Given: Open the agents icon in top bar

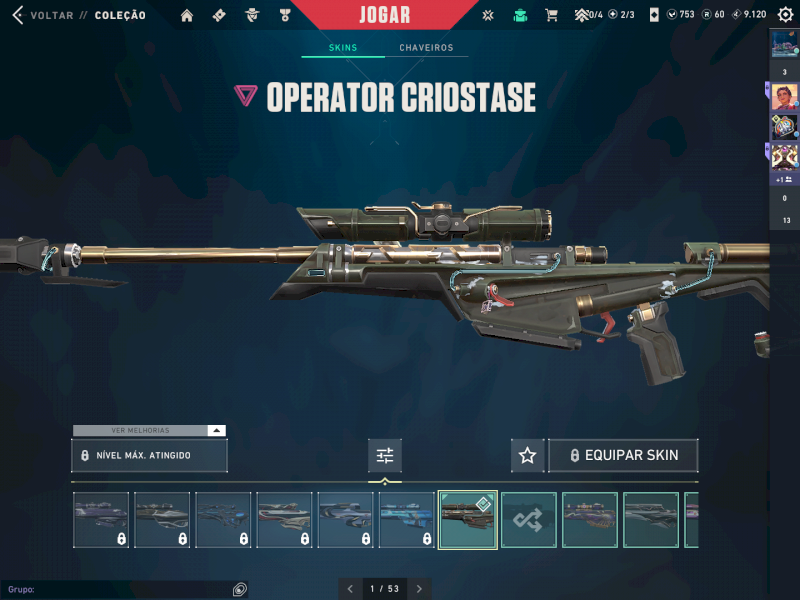Looking at the screenshot, I should [254, 15].
